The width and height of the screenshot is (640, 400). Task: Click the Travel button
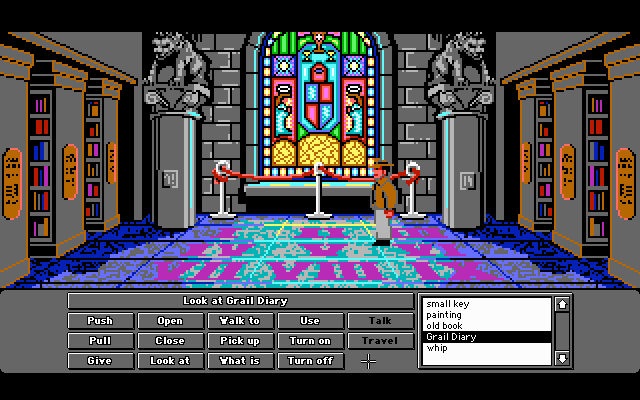click(x=380, y=341)
